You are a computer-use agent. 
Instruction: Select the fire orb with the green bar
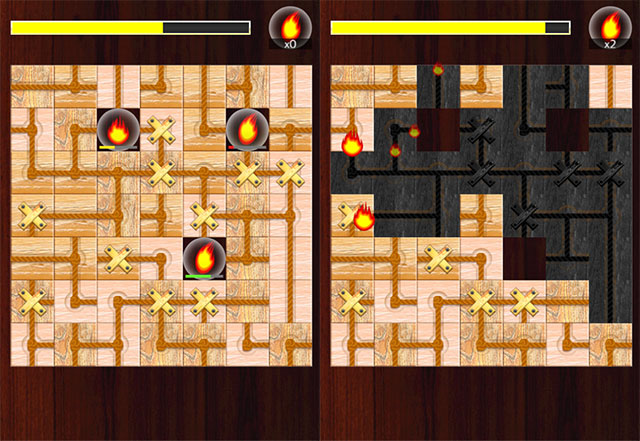[203, 257]
